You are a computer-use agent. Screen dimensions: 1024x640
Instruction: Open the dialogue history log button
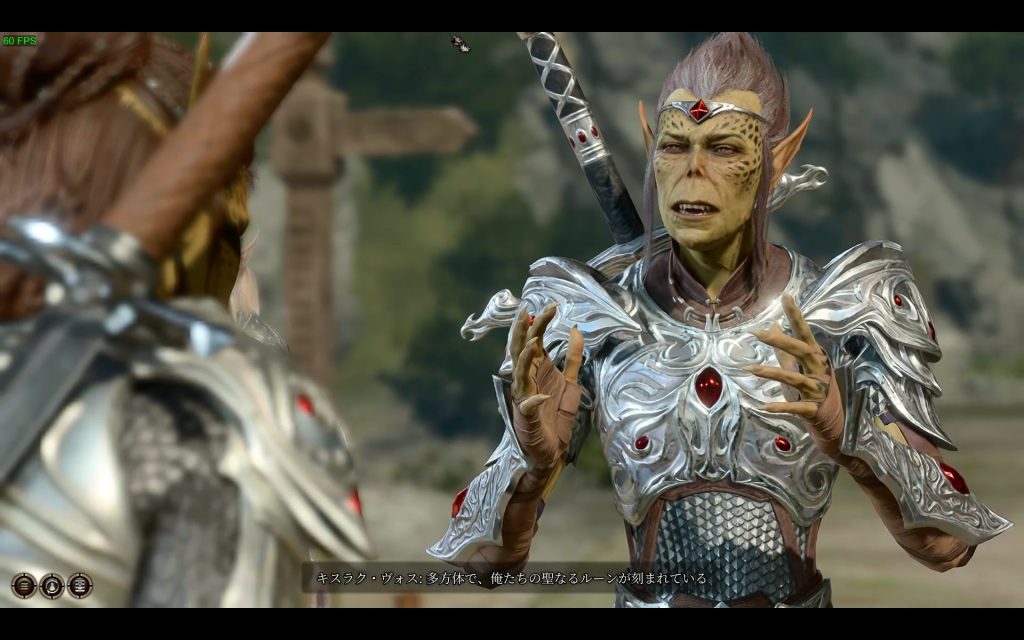(24, 586)
